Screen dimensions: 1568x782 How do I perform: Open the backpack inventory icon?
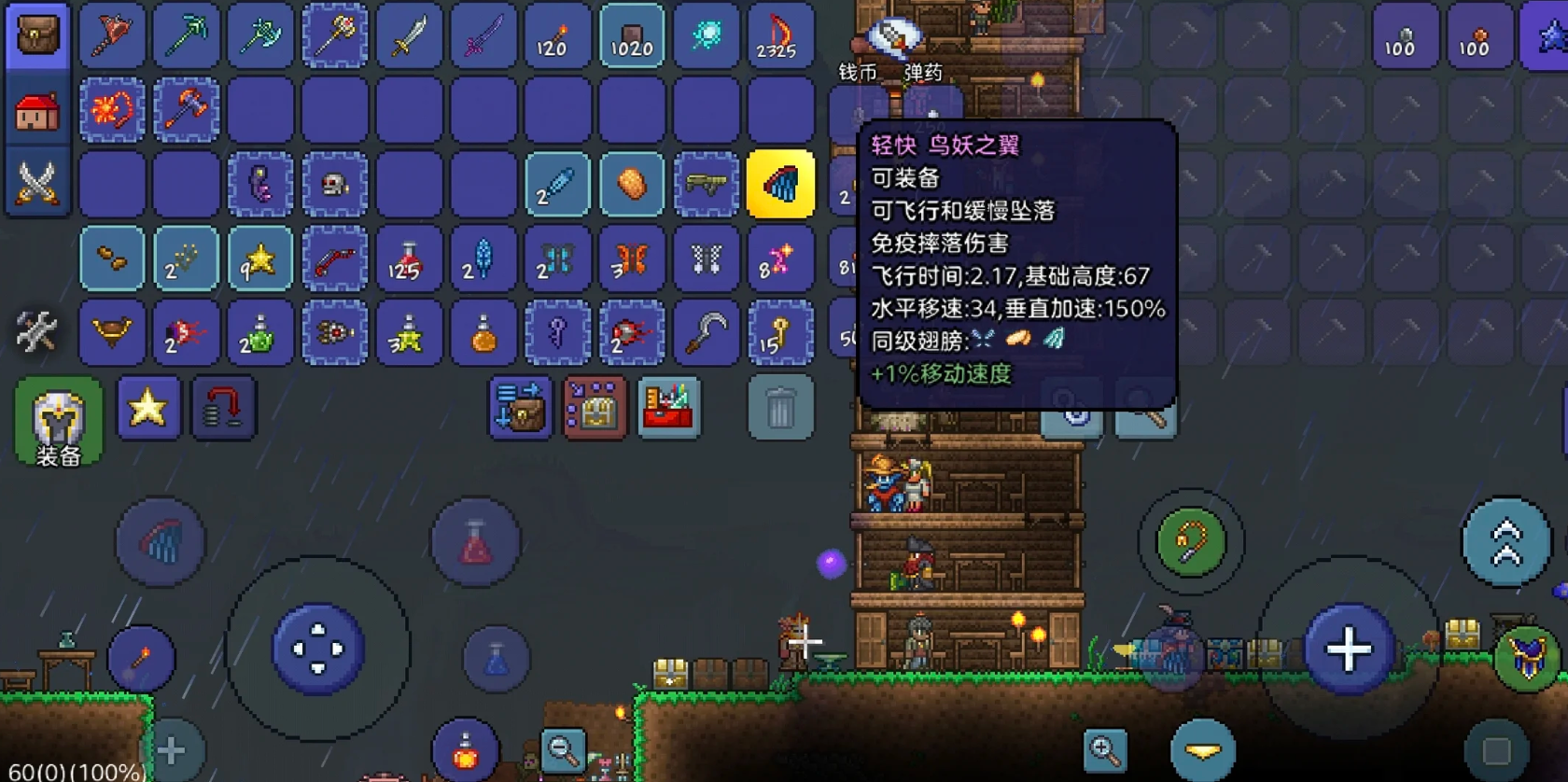tap(35, 35)
